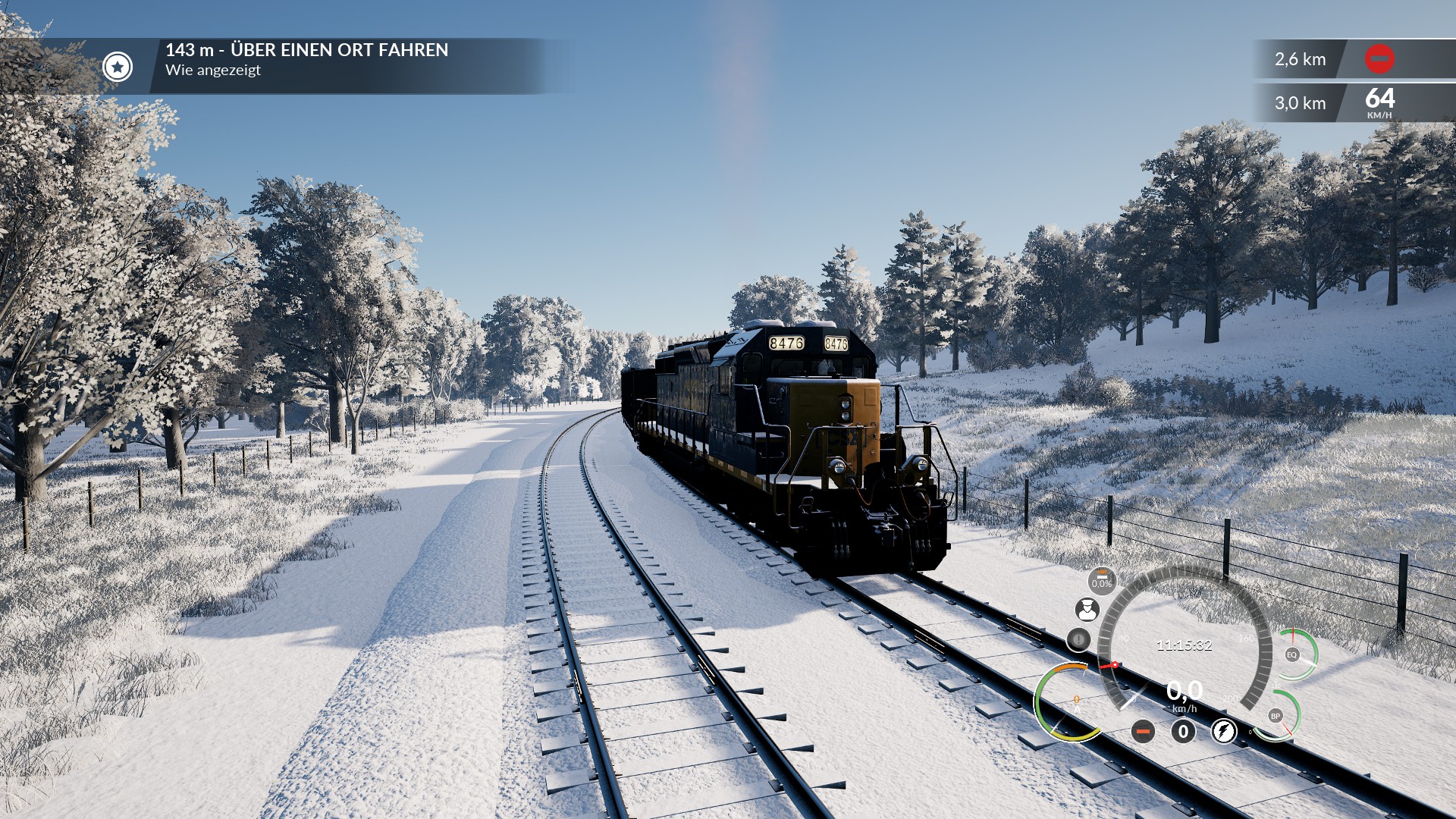Select the star objective marker icon
Image resolution: width=1456 pixels, height=819 pixels.
pos(118,67)
